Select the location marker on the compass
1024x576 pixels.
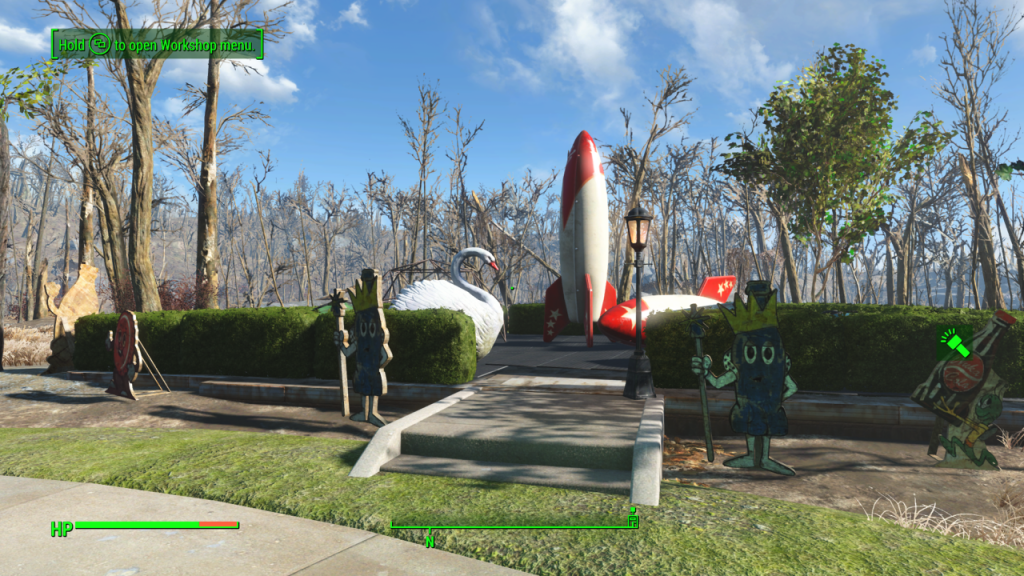[x=632, y=519]
